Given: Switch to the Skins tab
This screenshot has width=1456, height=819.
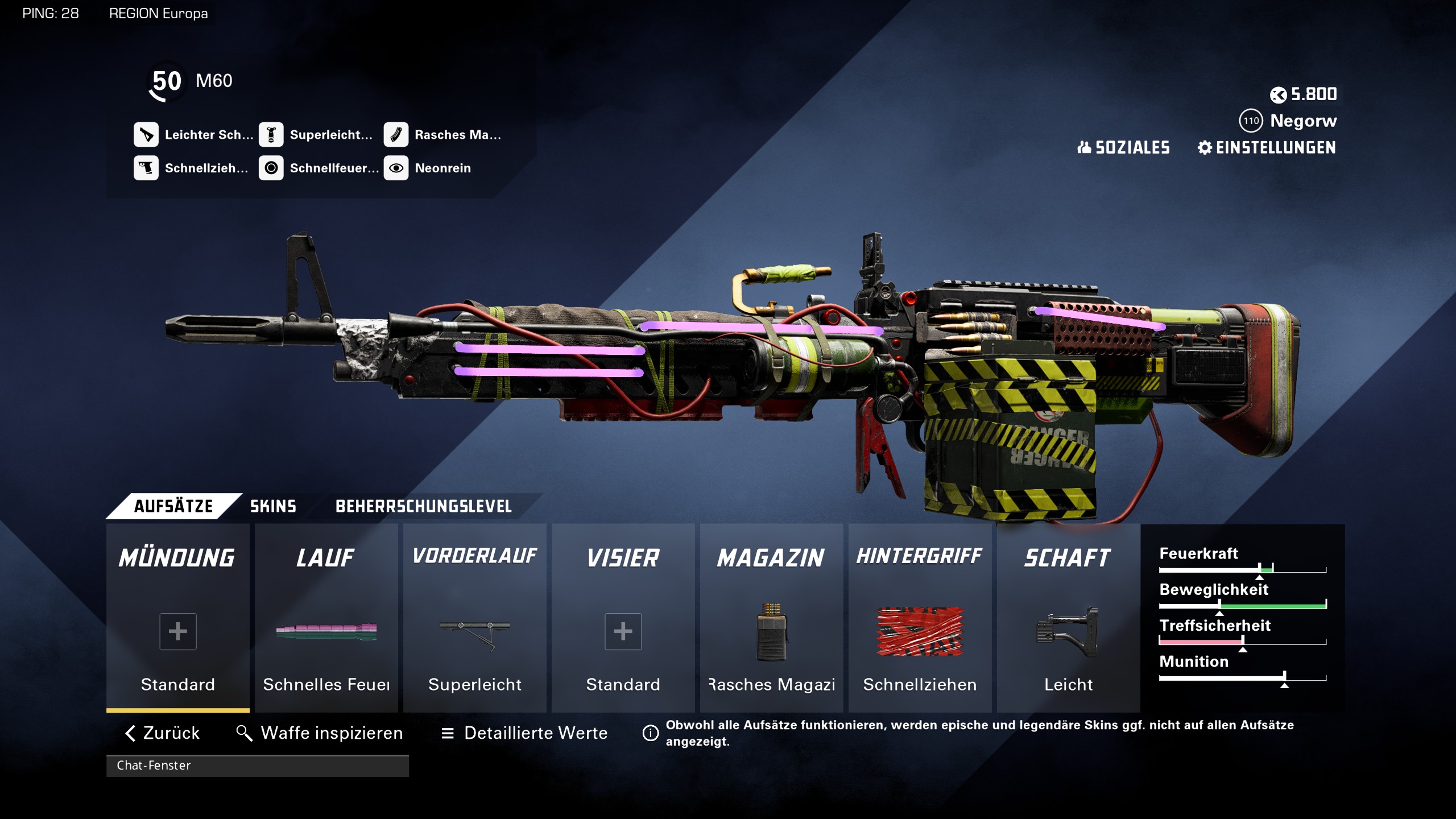Looking at the screenshot, I should pyautogui.click(x=273, y=506).
